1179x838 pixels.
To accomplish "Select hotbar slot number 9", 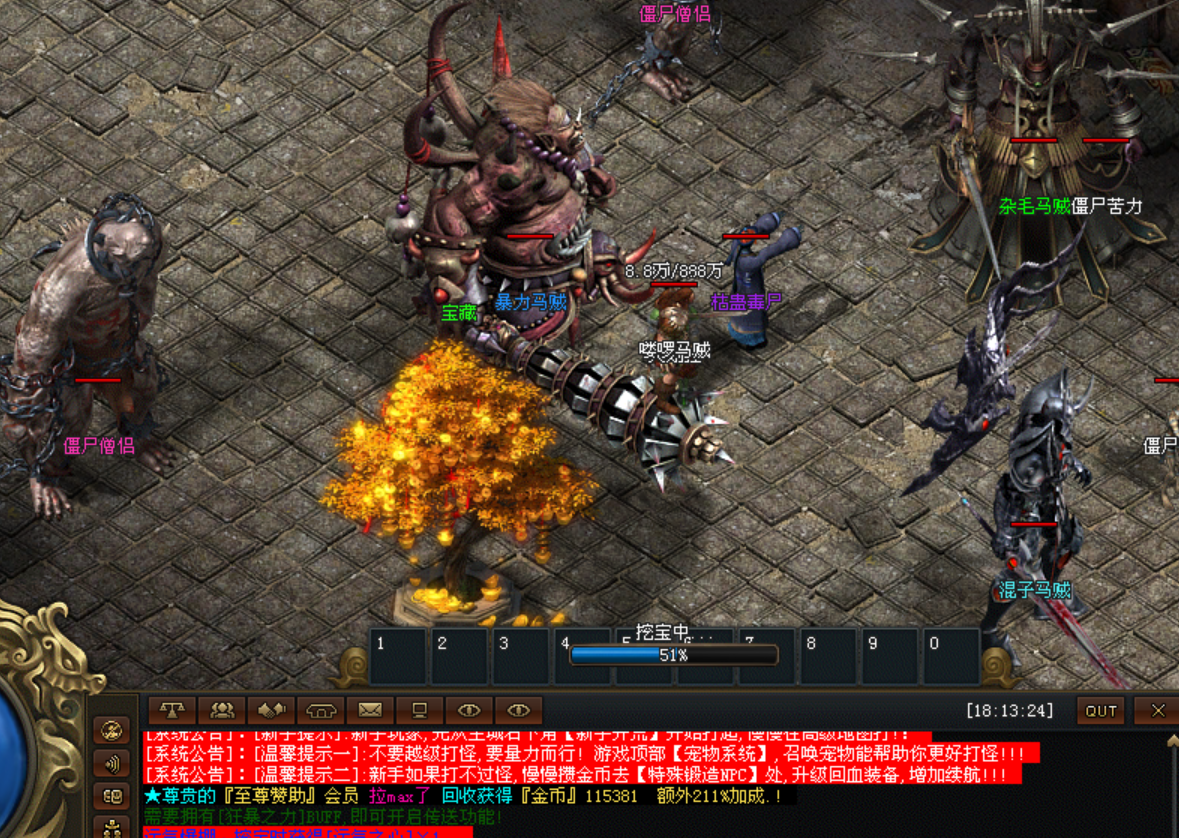I will pyautogui.click(x=889, y=656).
